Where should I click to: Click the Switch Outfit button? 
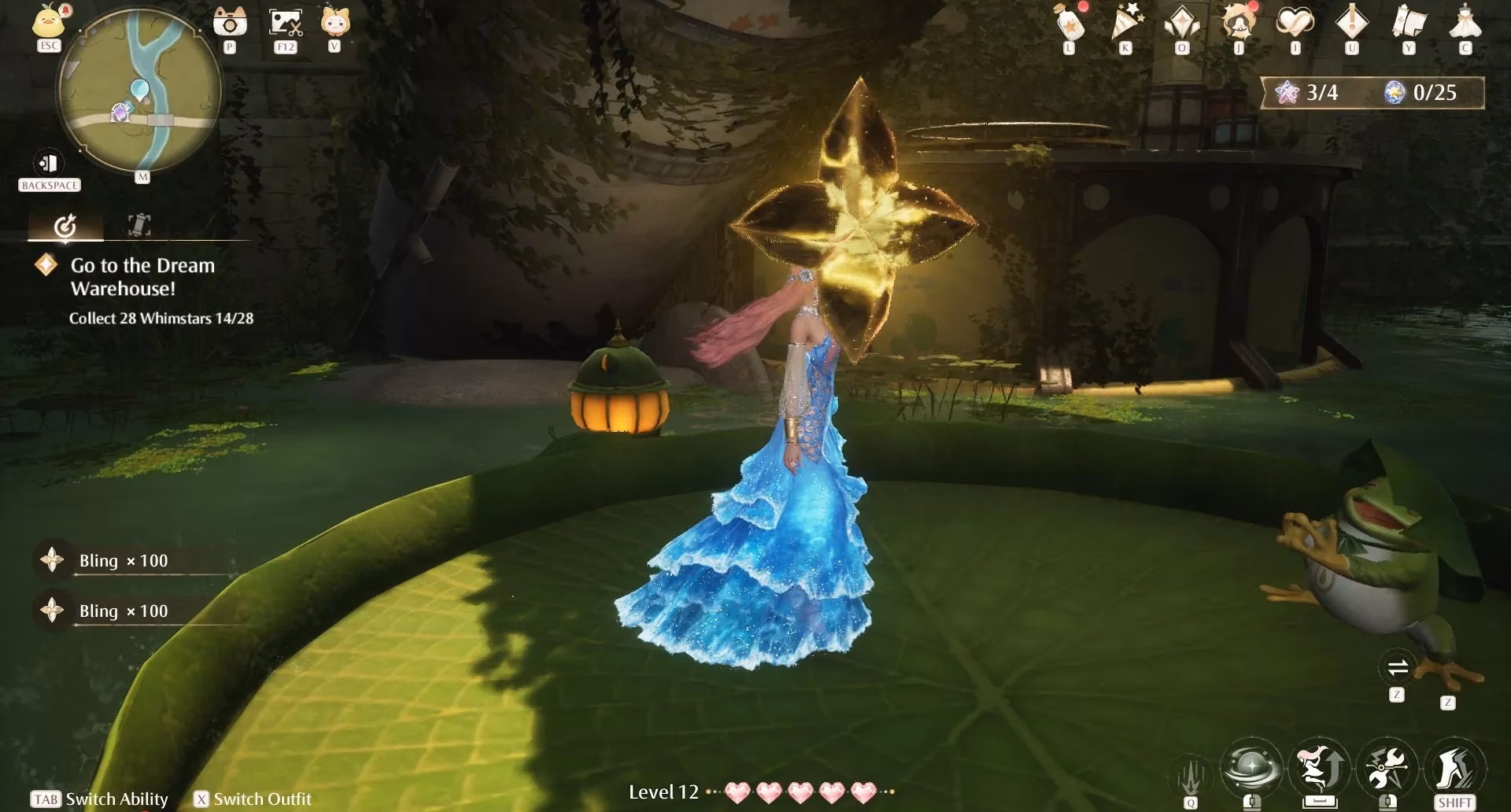[252, 799]
